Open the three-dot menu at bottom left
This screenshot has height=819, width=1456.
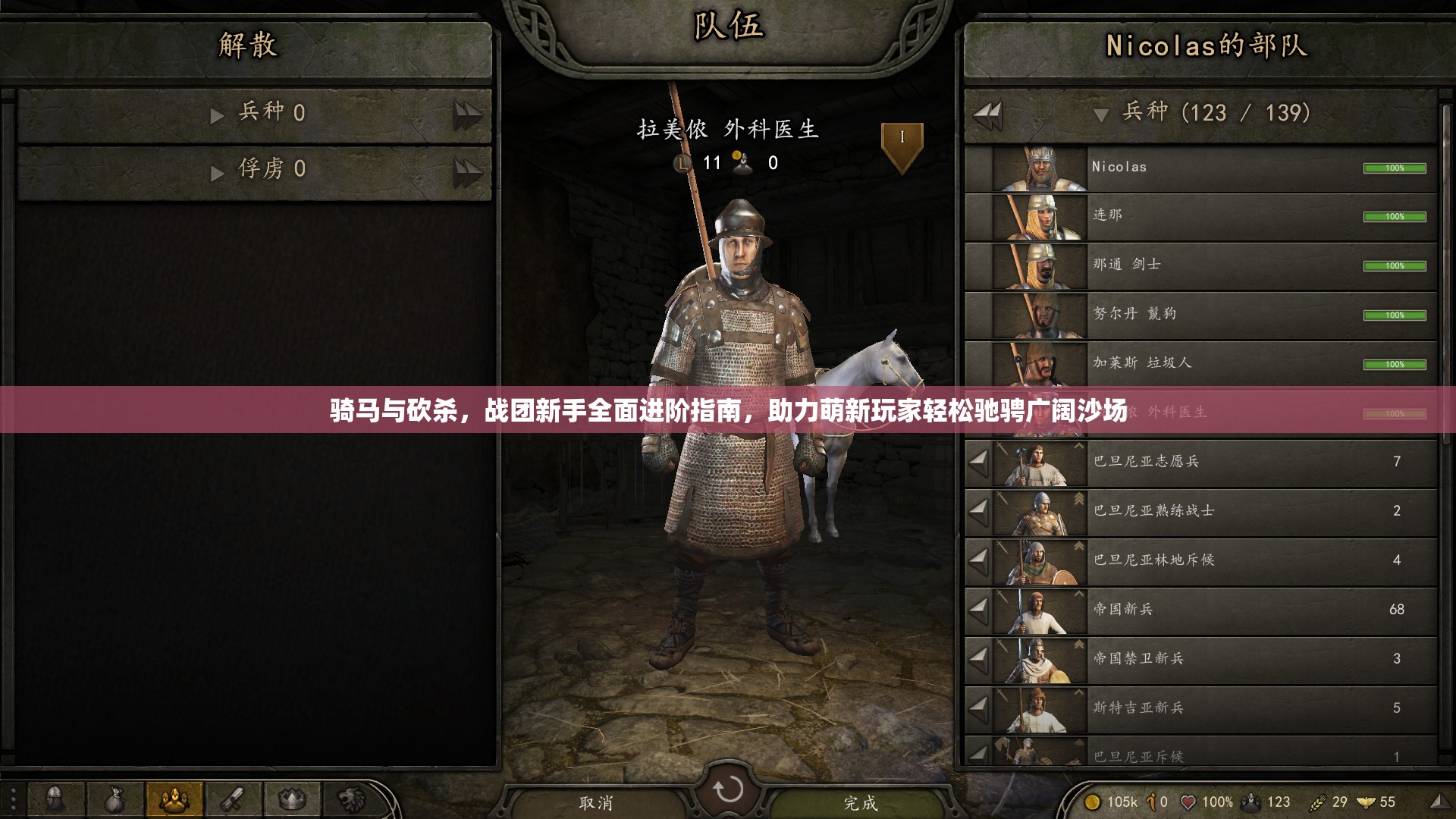click(x=13, y=796)
